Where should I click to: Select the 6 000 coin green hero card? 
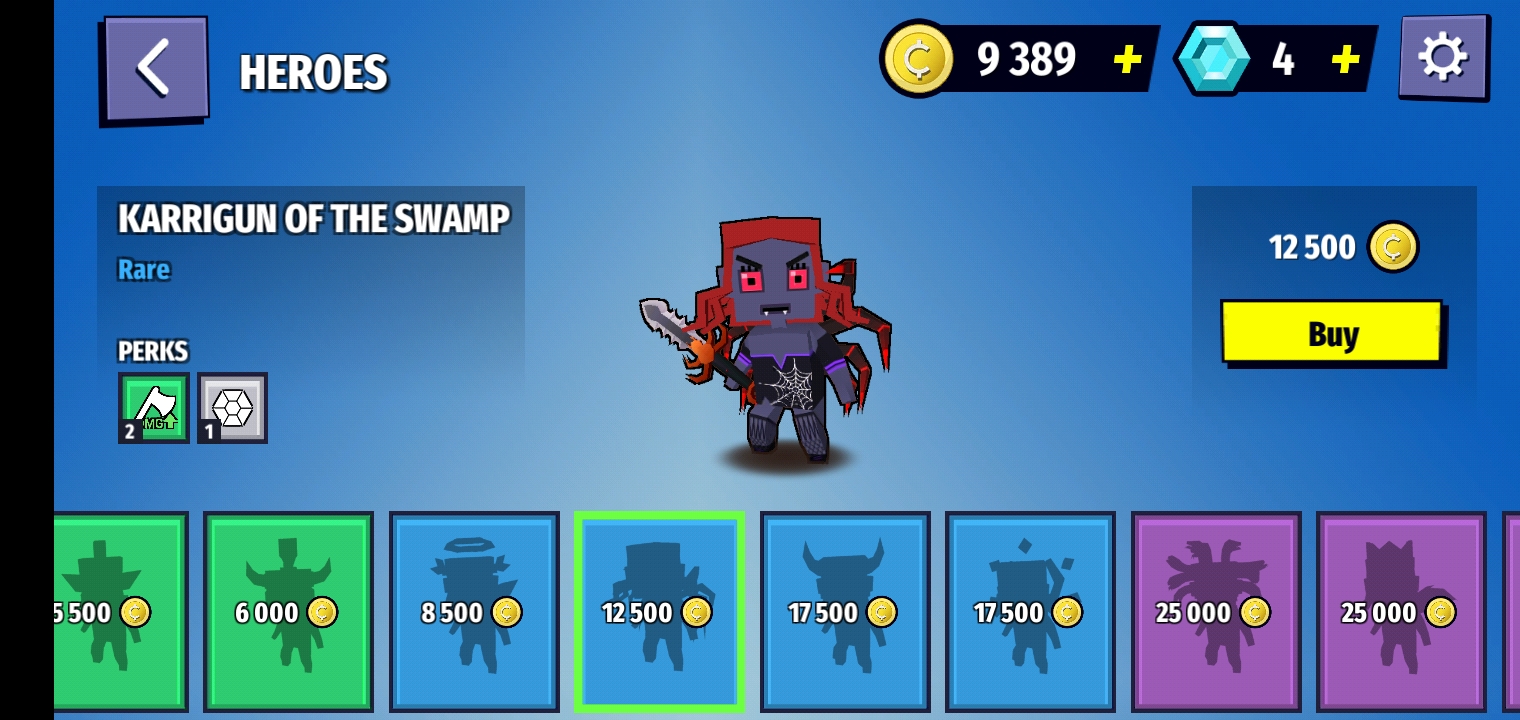click(288, 611)
